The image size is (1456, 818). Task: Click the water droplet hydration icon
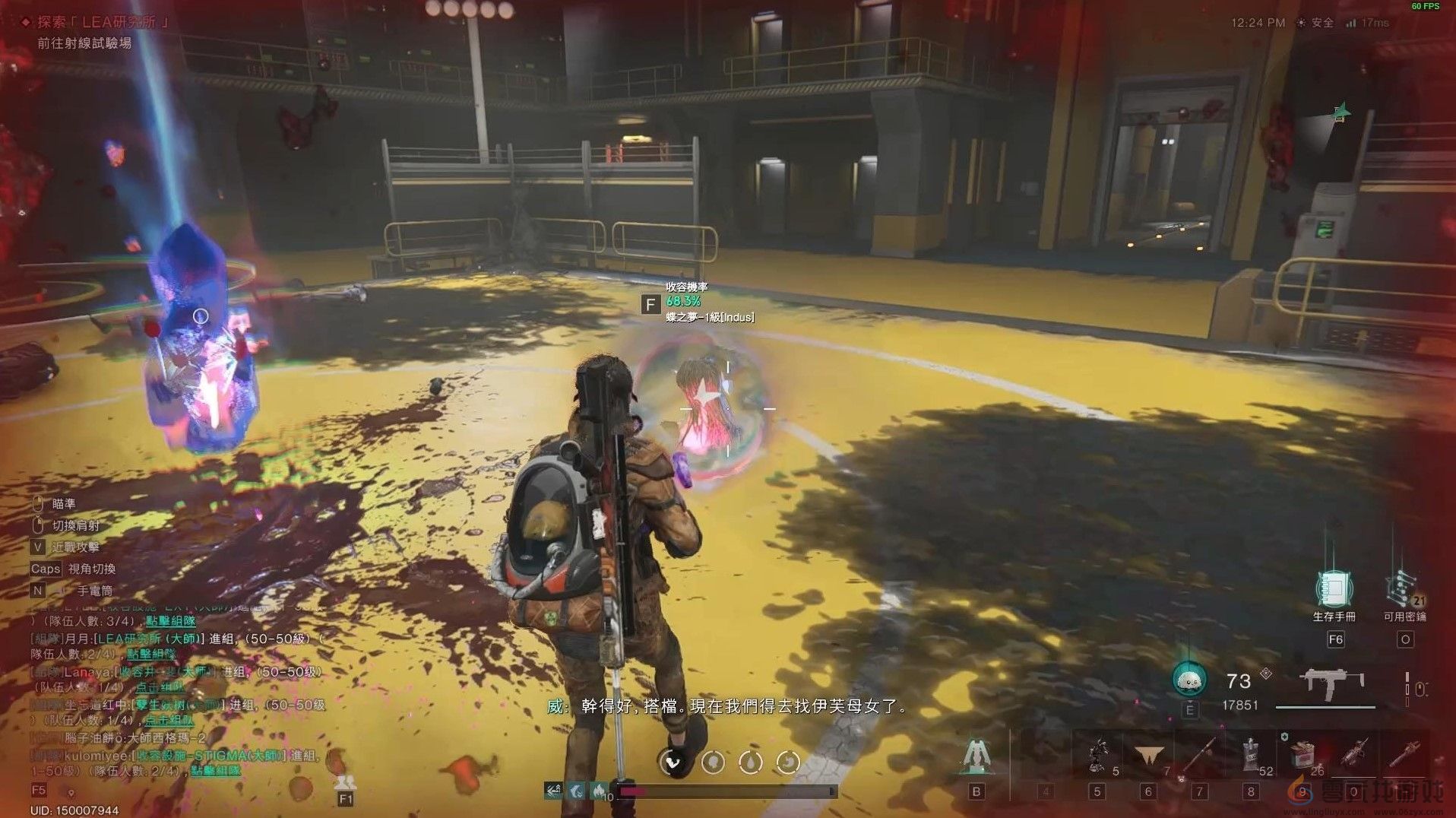[751, 761]
